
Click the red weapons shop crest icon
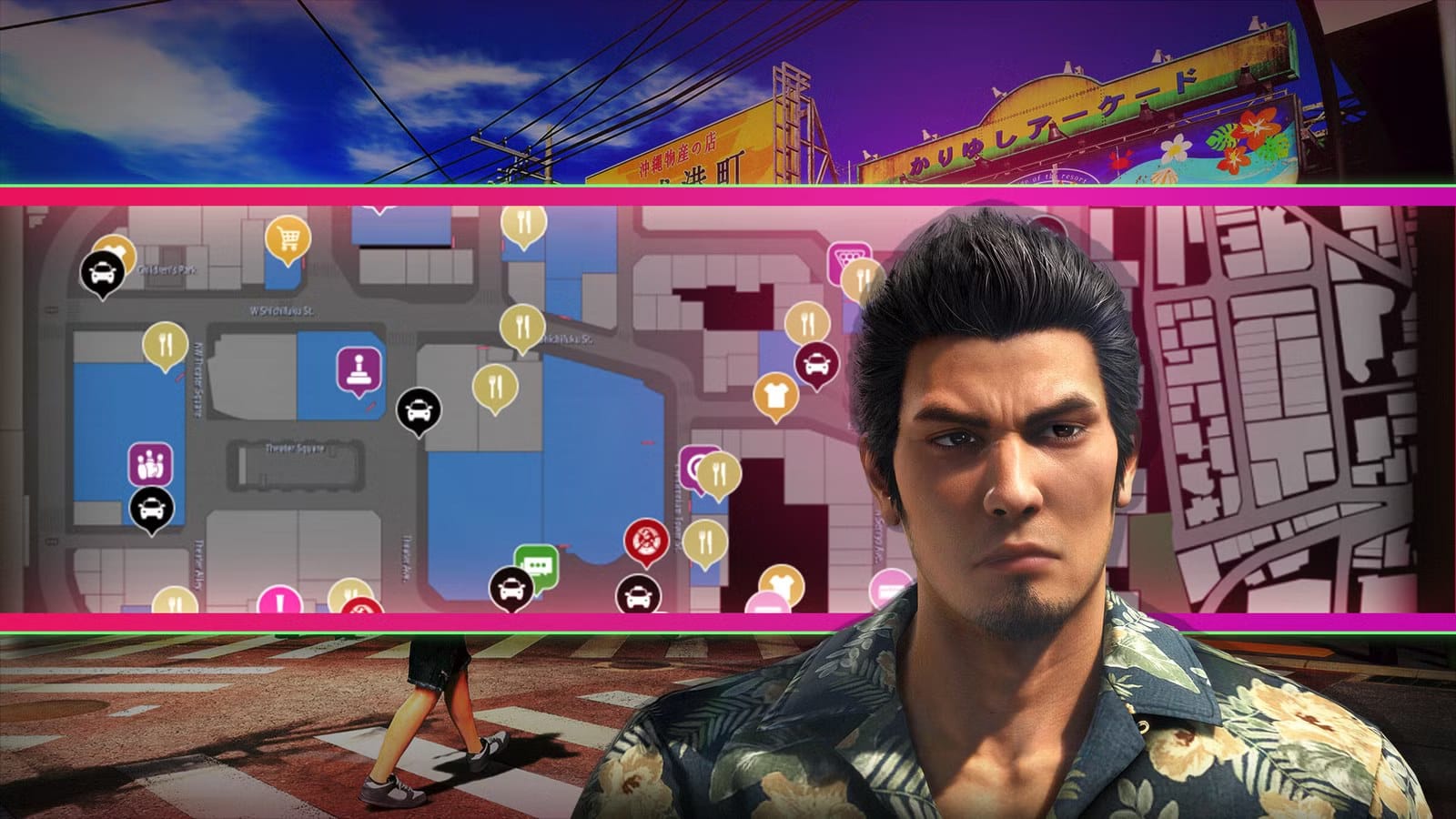coord(646,540)
